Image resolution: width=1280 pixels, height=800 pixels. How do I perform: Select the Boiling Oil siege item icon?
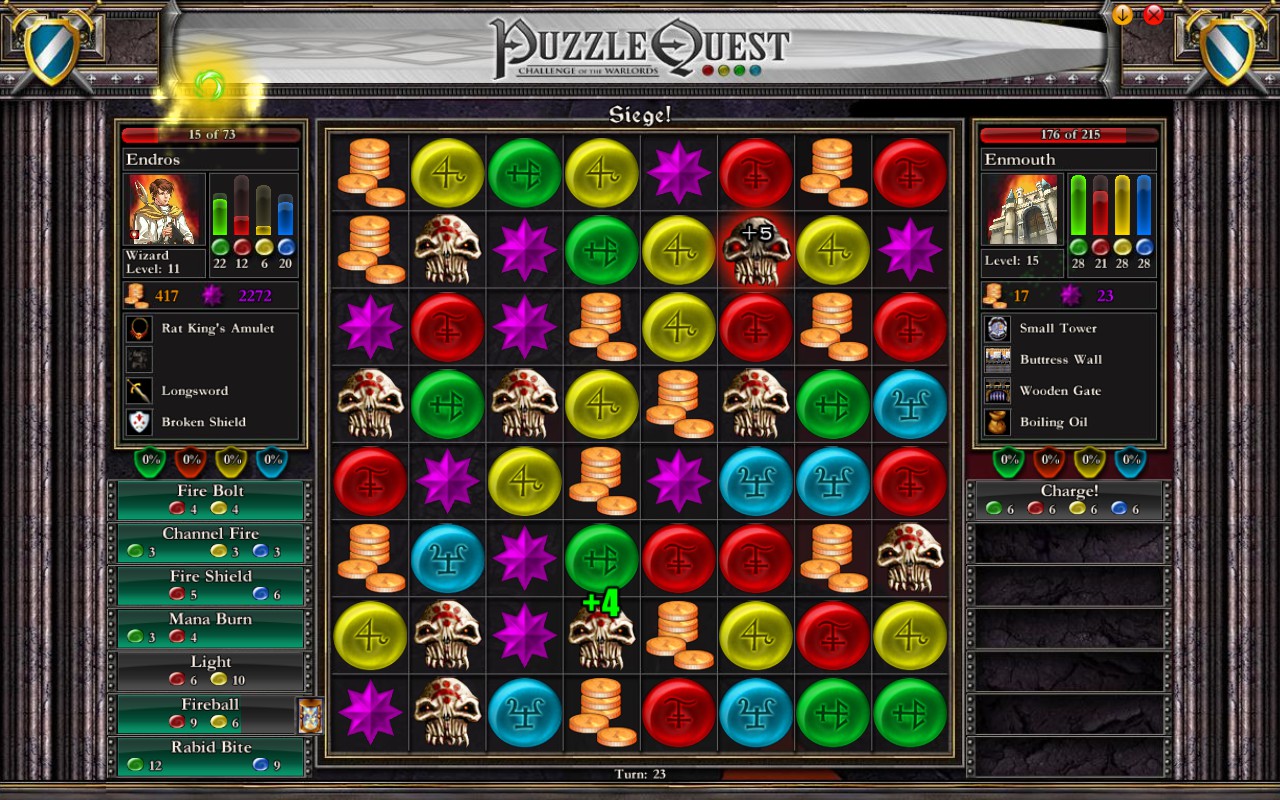tap(995, 422)
